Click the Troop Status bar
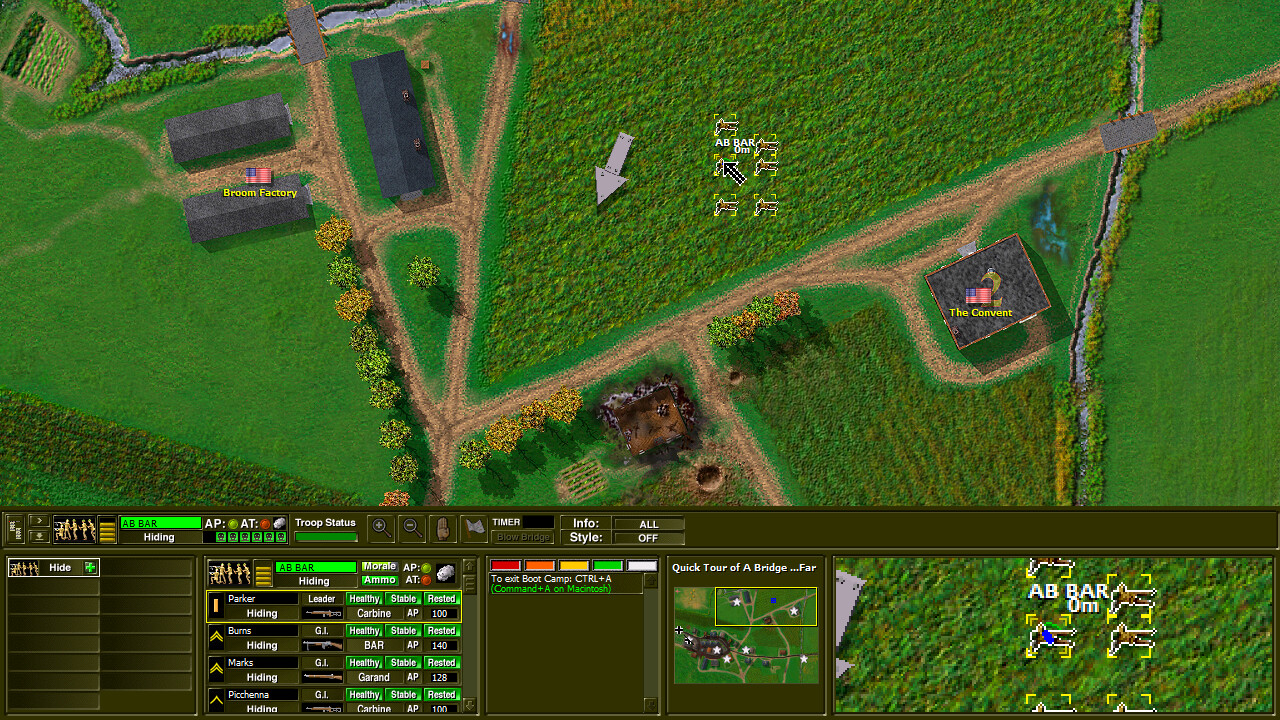1280x720 pixels. 327,535
